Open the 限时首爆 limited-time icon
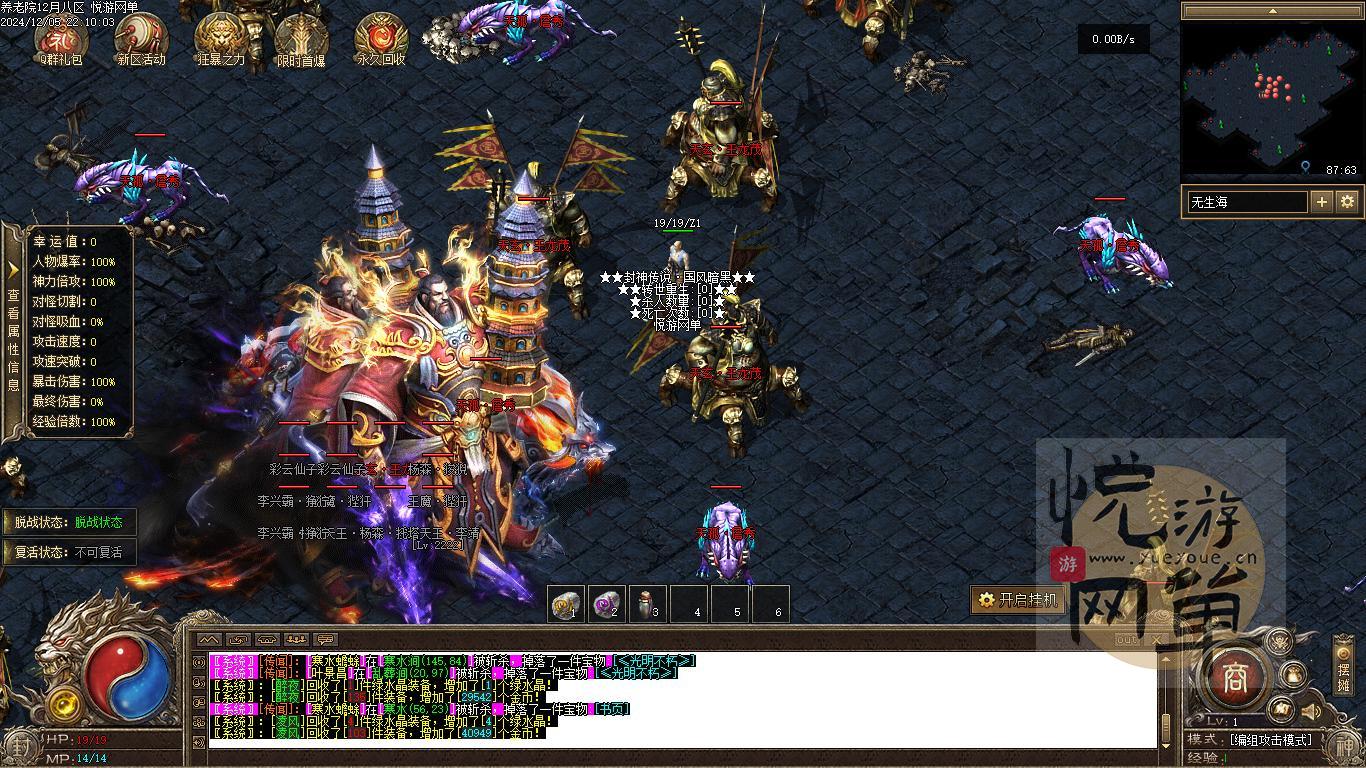The image size is (1366, 768). pos(301,37)
